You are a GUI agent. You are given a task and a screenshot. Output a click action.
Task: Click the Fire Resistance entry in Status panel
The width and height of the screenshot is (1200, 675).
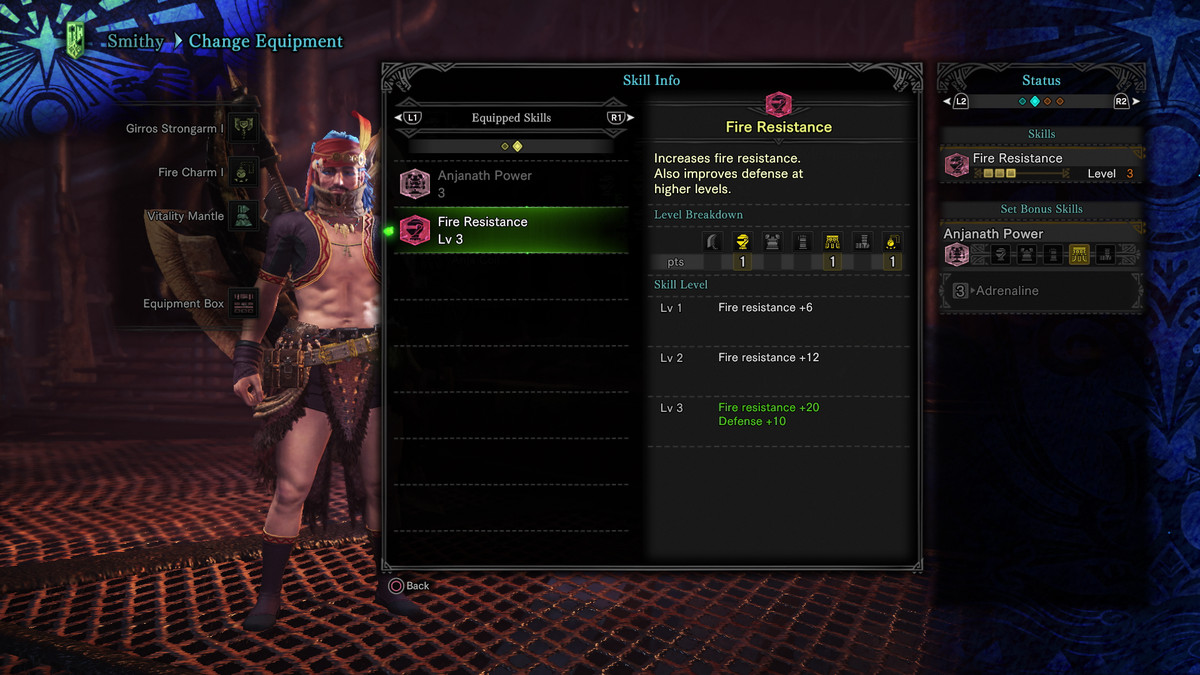click(x=1041, y=165)
